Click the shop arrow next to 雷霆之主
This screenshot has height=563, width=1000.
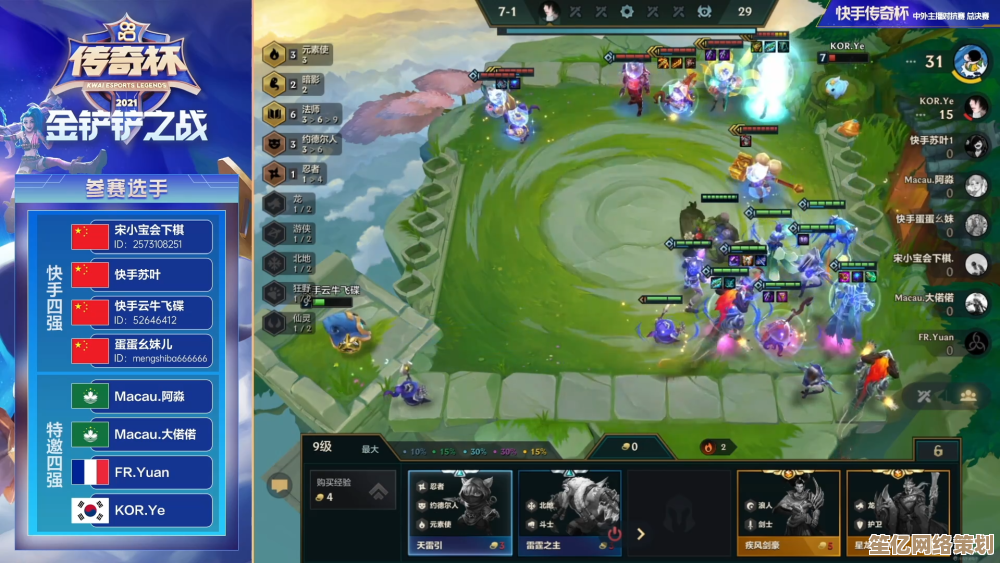[641, 534]
